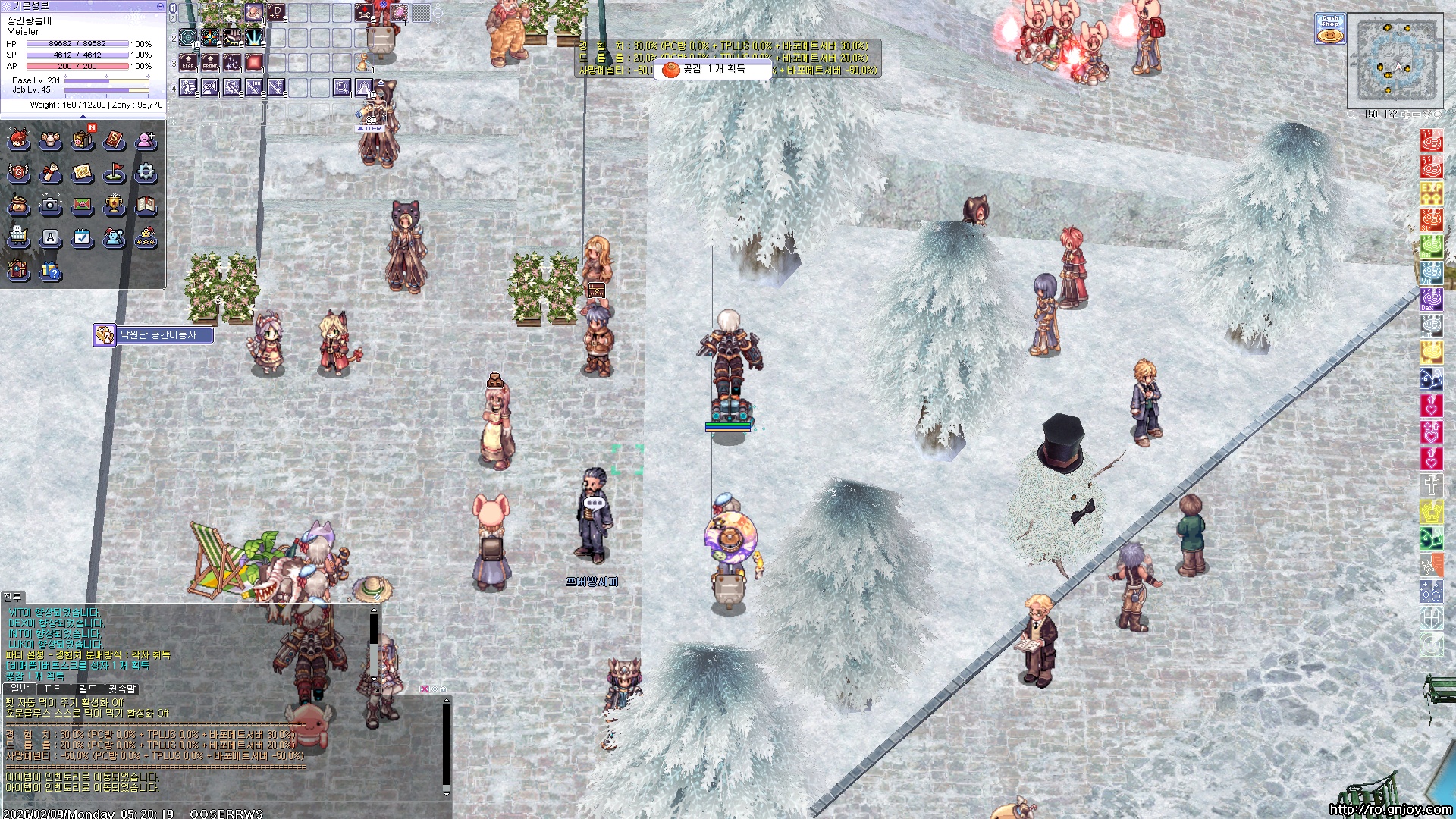Open the Cash Shop
The height and width of the screenshot is (819, 1456).
[1330, 29]
